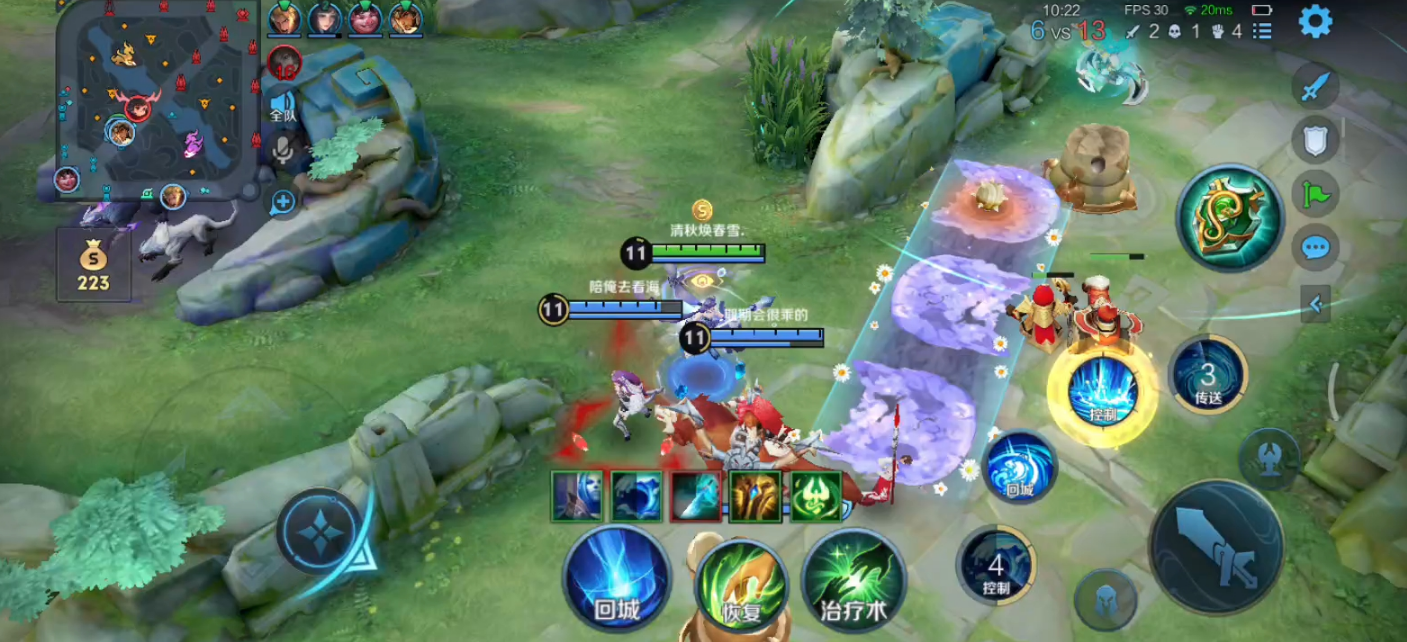1407x642 pixels.
Task: Tap the basic attack sword button
Action: (1216, 547)
